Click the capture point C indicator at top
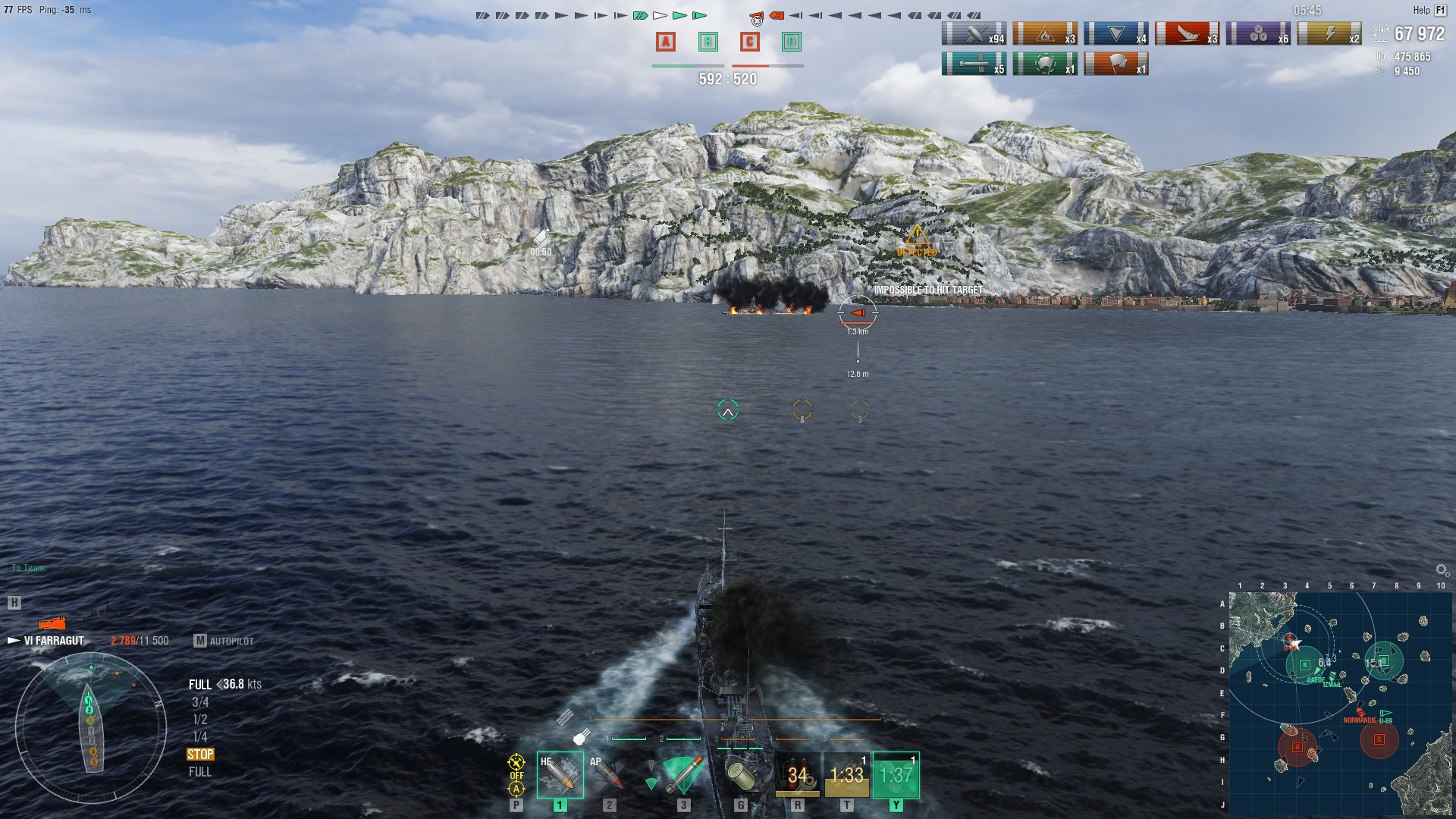This screenshot has width=1456, height=819. [749, 42]
